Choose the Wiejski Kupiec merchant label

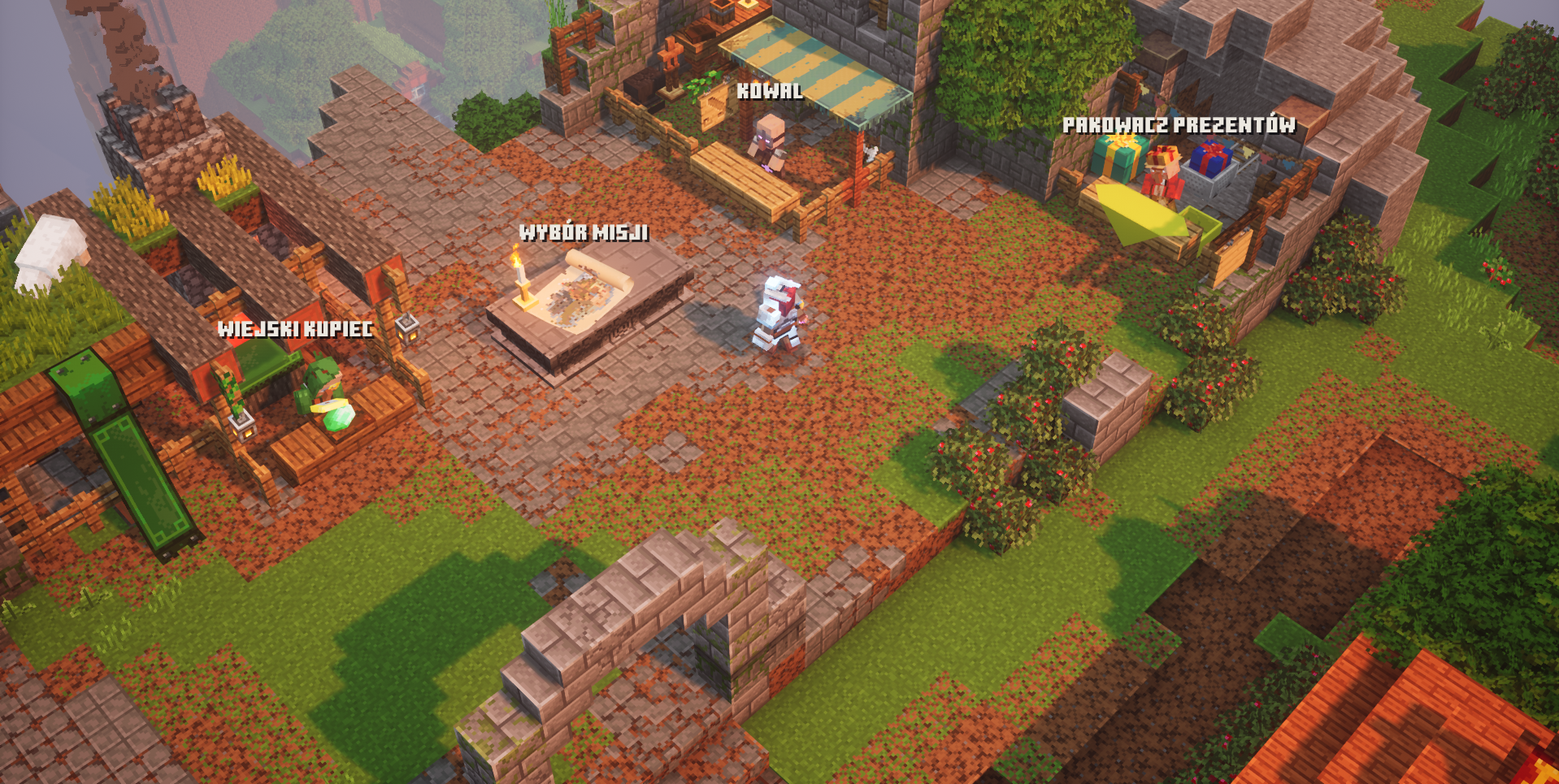pyautogui.click(x=295, y=329)
